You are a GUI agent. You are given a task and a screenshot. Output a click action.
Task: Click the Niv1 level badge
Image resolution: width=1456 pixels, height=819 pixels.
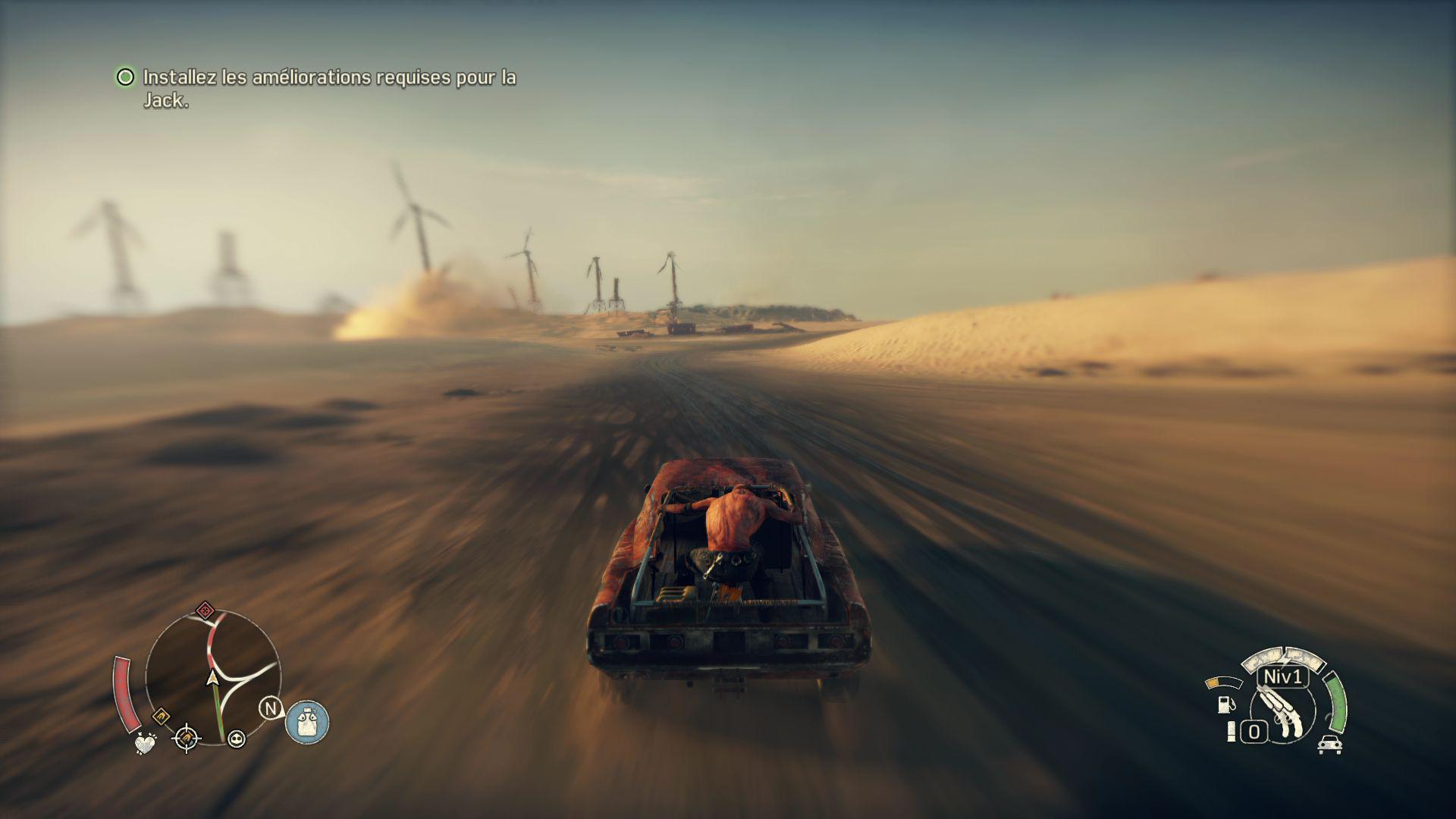coord(1283,676)
